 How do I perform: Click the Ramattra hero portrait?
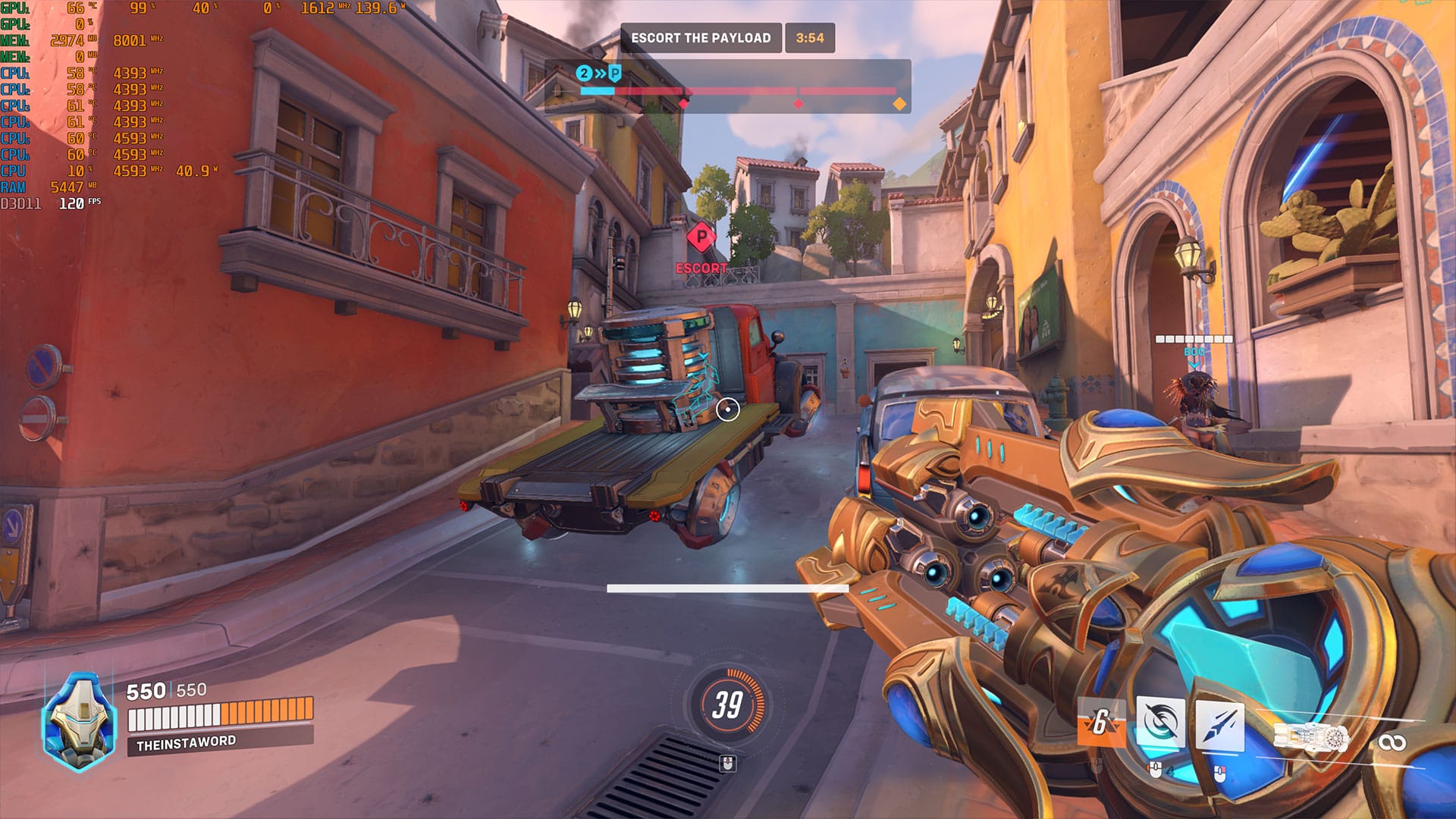point(79,721)
